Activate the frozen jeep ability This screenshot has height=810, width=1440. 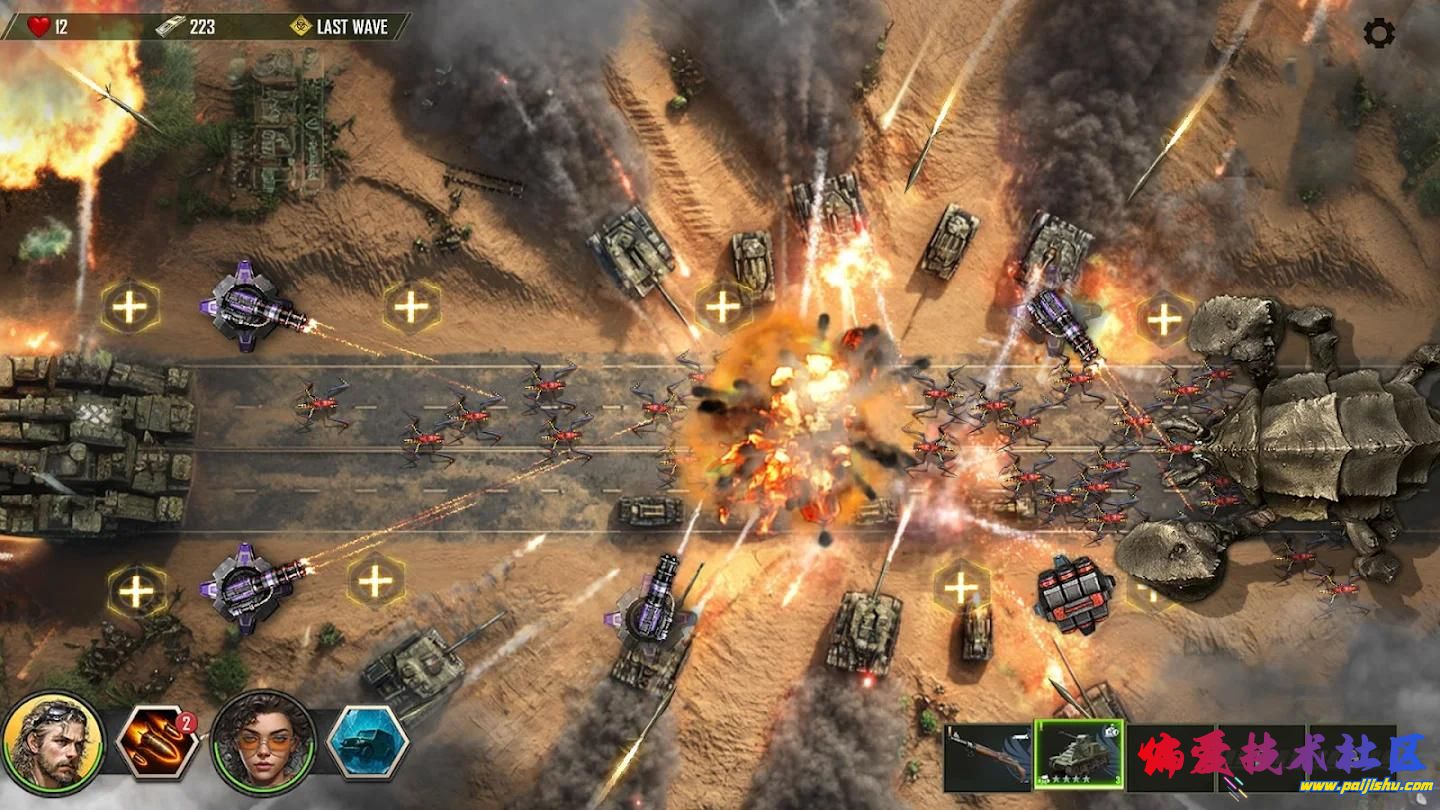(367, 743)
